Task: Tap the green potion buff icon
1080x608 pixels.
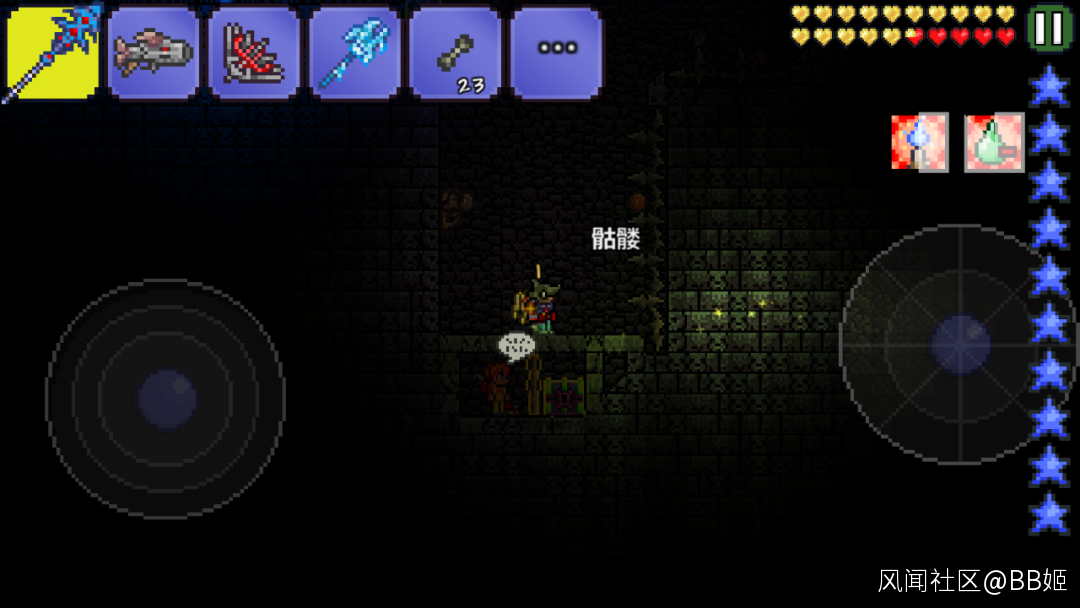Action: click(x=994, y=142)
